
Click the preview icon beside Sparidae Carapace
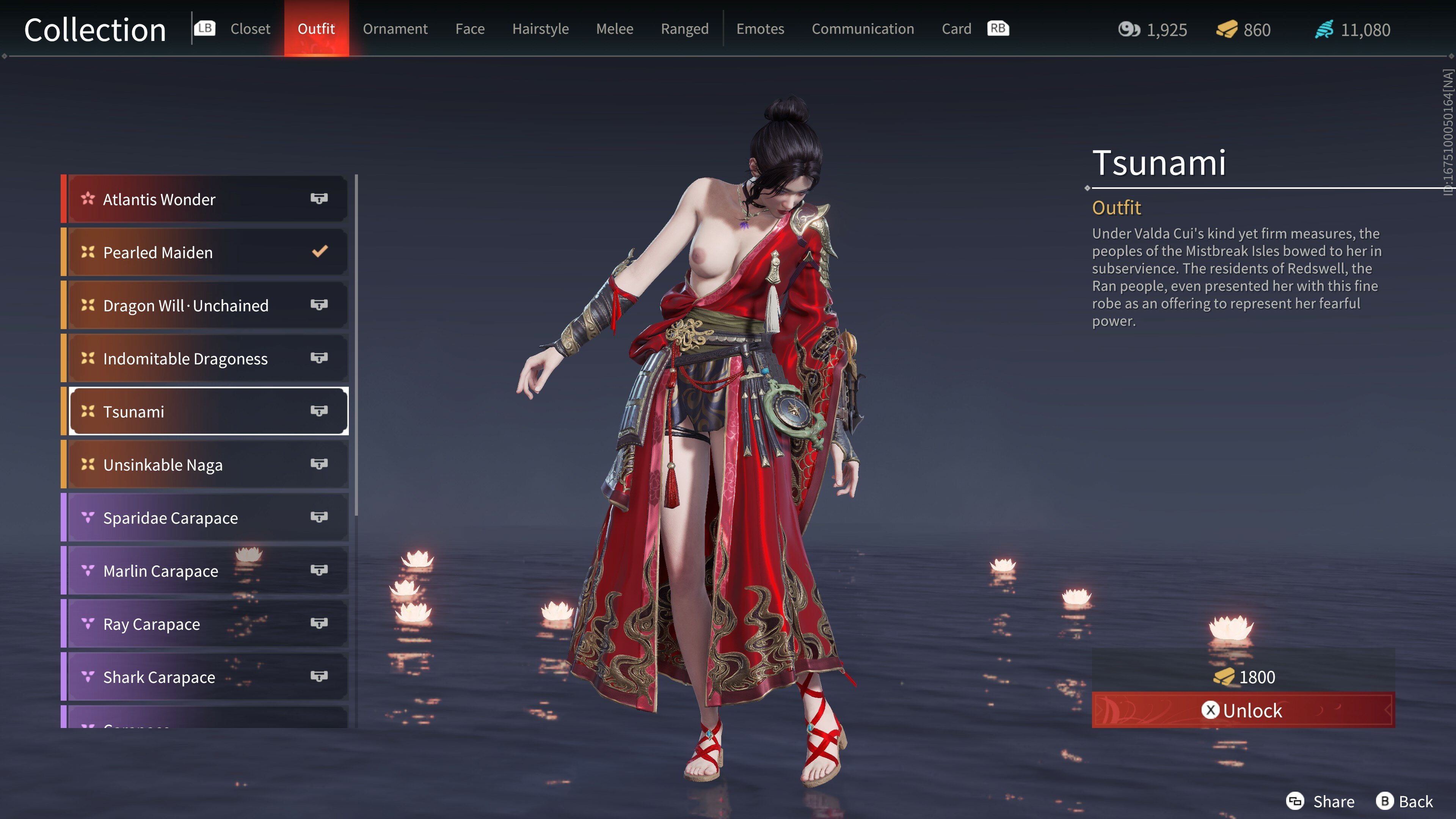(319, 517)
